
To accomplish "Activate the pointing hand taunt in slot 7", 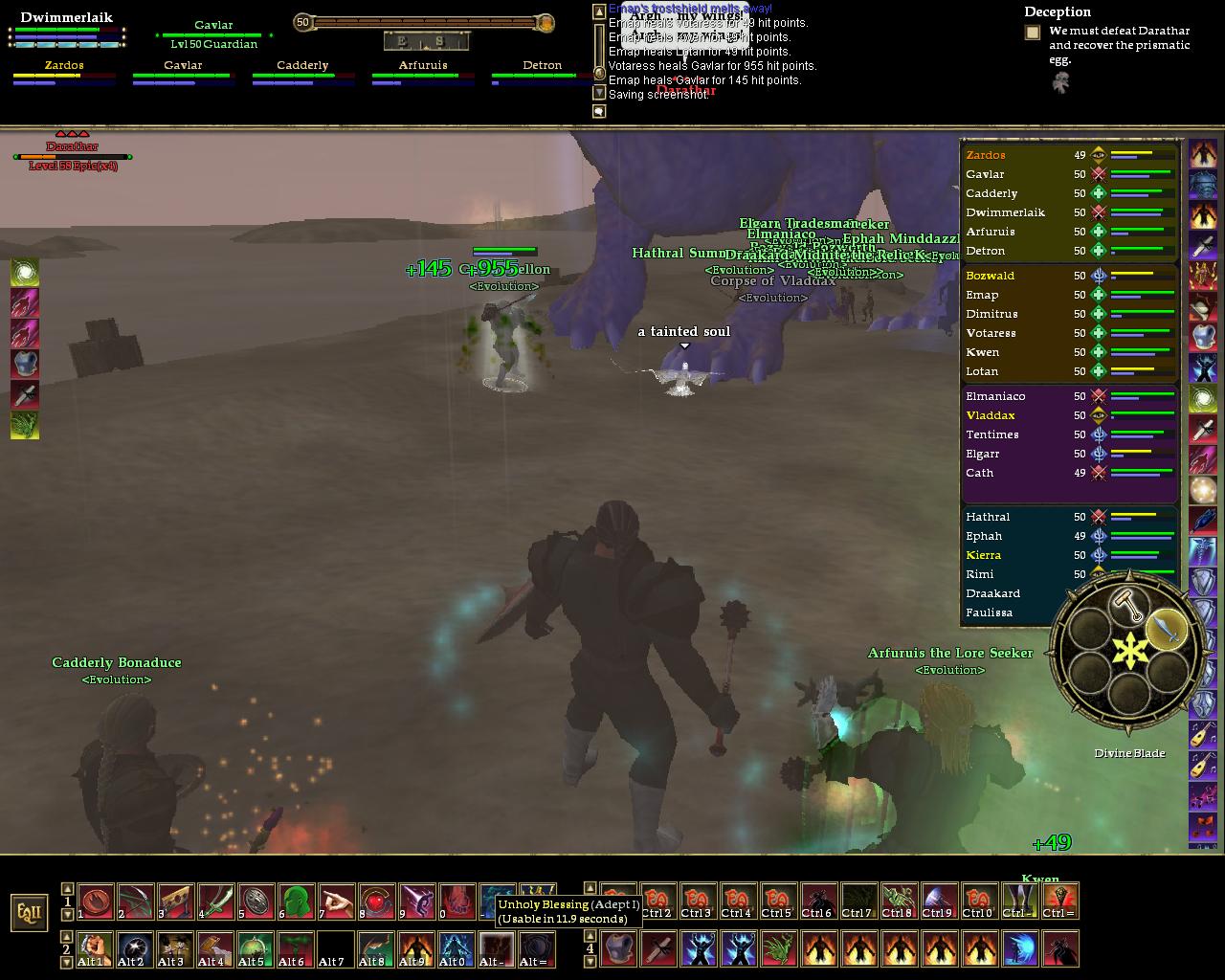I will (336, 902).
